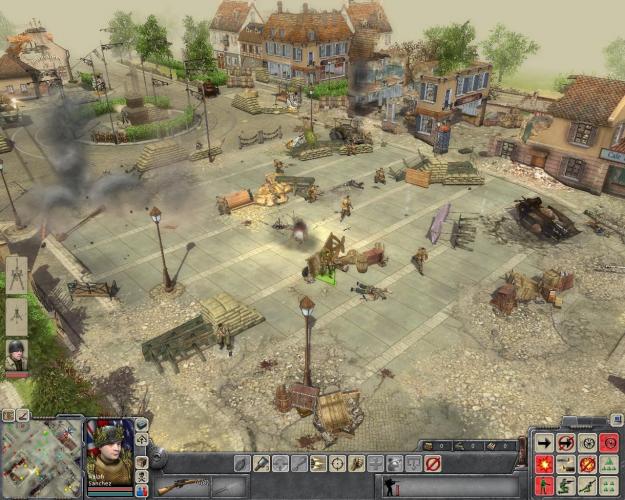
Task: Select the squad member portrait on left edge
Action: click(16, 356)
